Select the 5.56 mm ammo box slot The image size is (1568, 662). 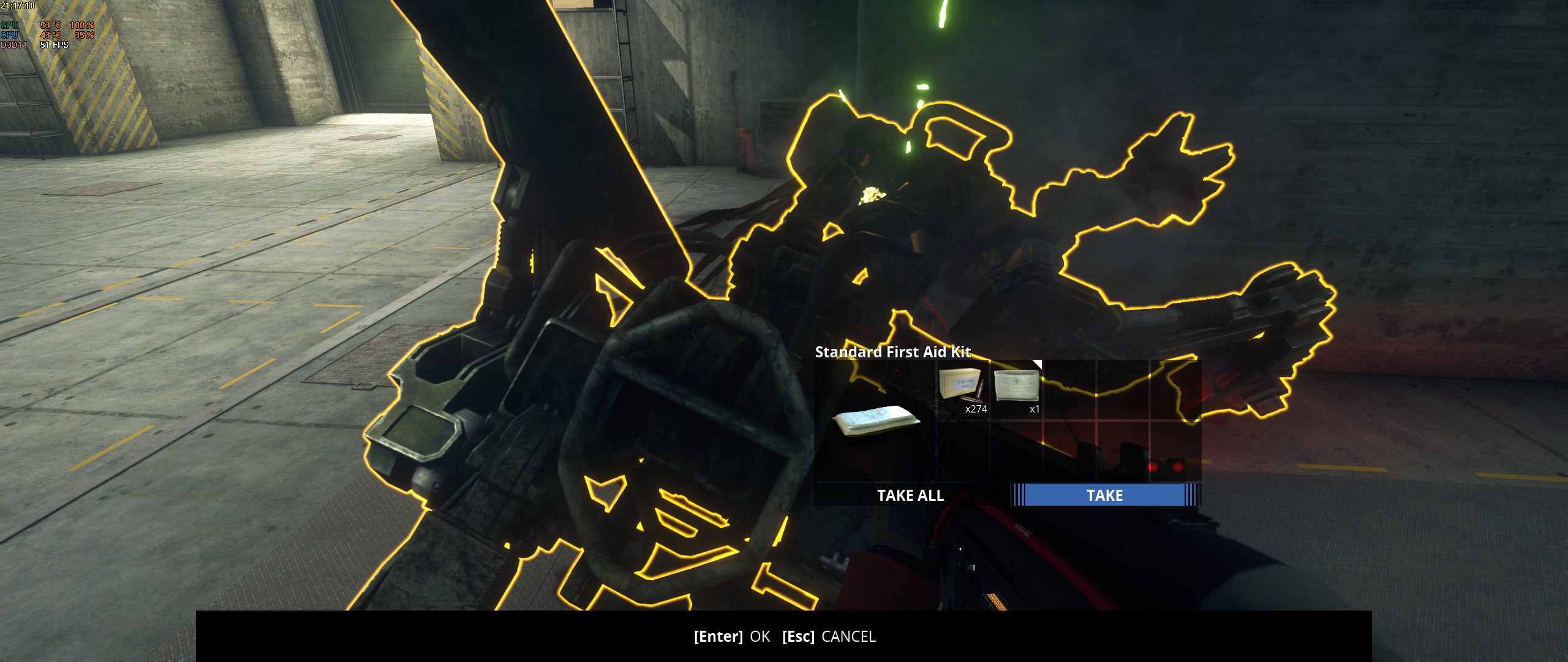click(963, 390)
